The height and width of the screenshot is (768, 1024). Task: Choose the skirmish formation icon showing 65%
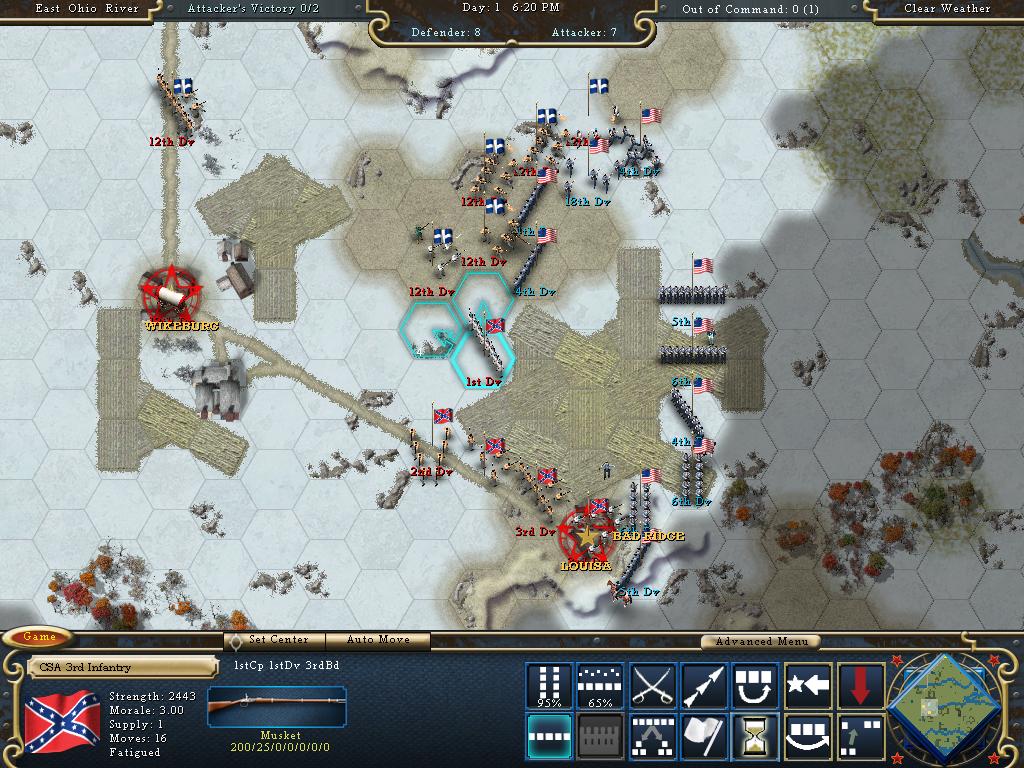600,686
